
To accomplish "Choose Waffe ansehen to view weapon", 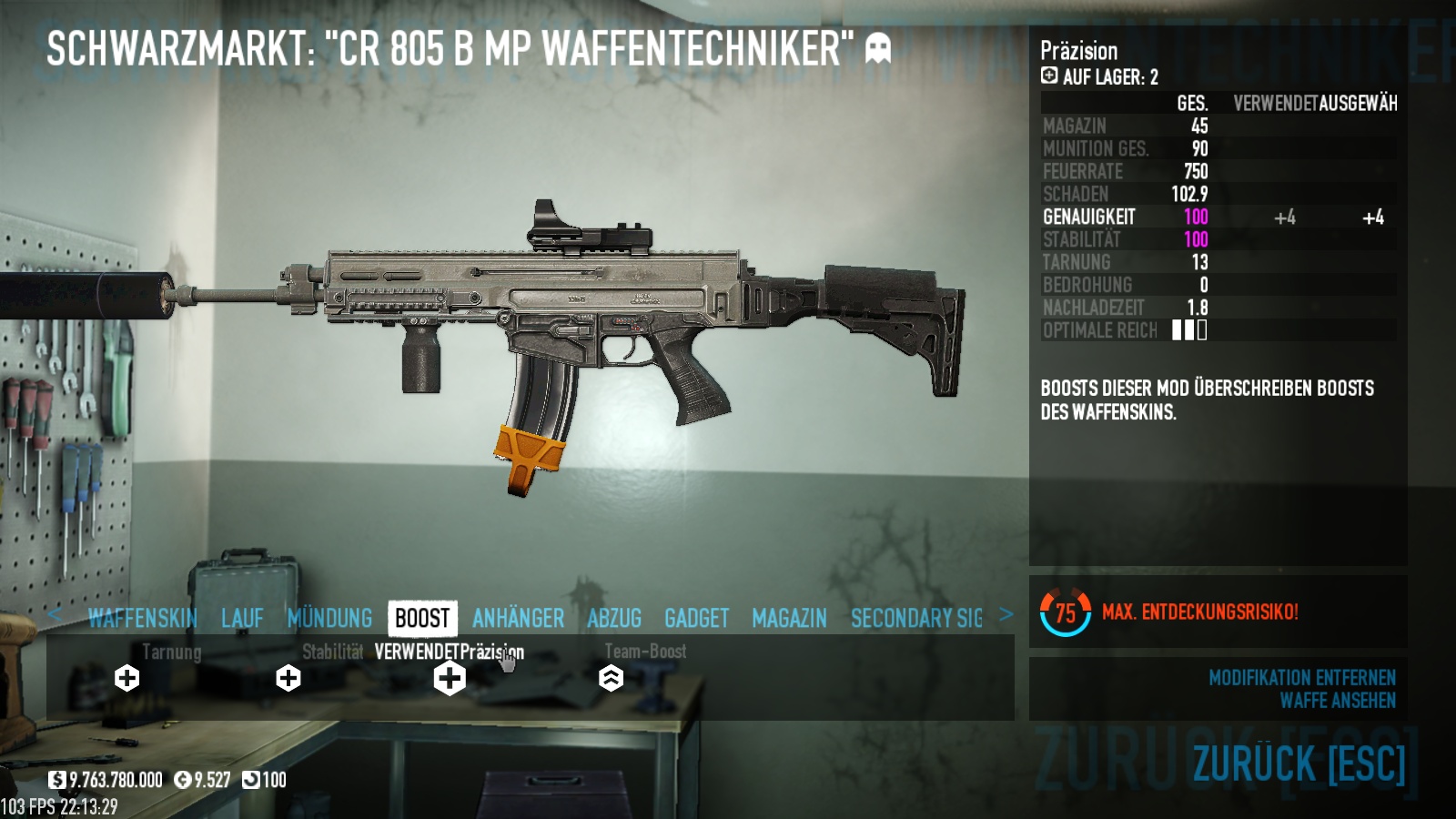I will (x=1337, y=701).
